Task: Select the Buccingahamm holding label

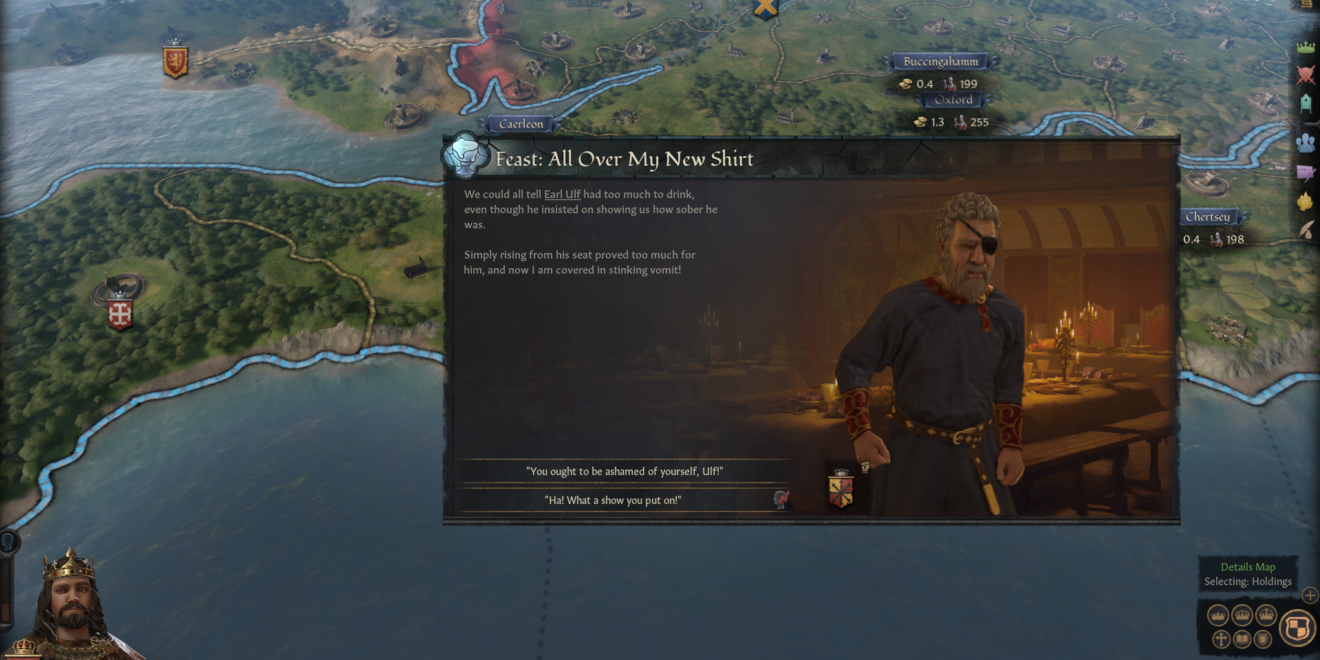Action: [x=938, y=62]
